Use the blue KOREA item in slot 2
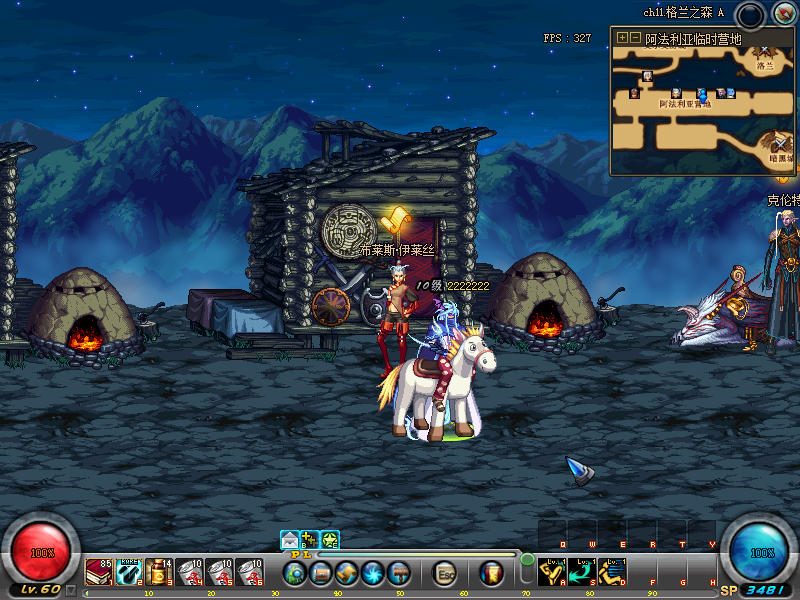 pyautogui.click(x=129, y=572)
